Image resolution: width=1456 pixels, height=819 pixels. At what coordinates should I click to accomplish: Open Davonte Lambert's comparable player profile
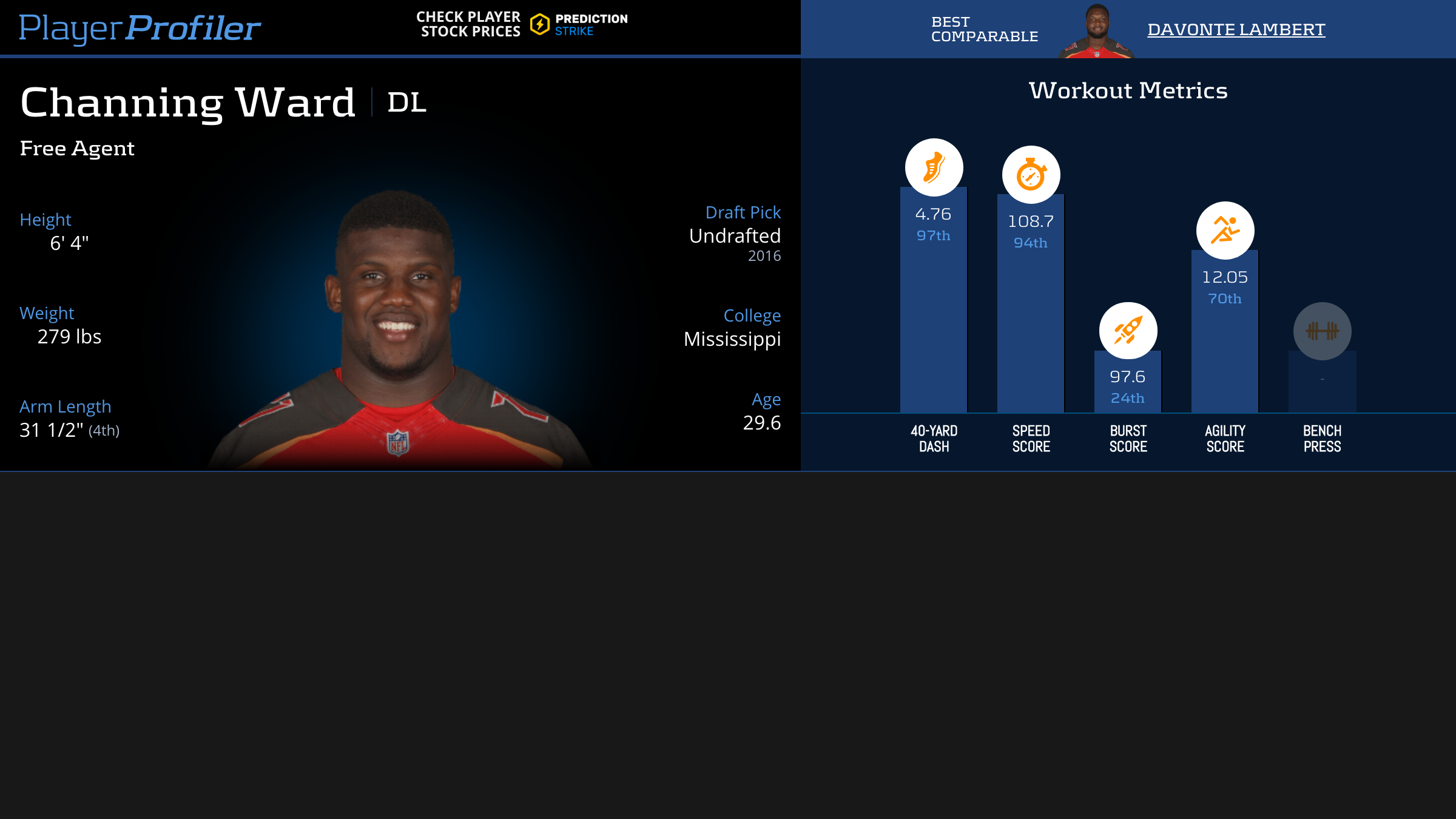(x=1236, y=29)
